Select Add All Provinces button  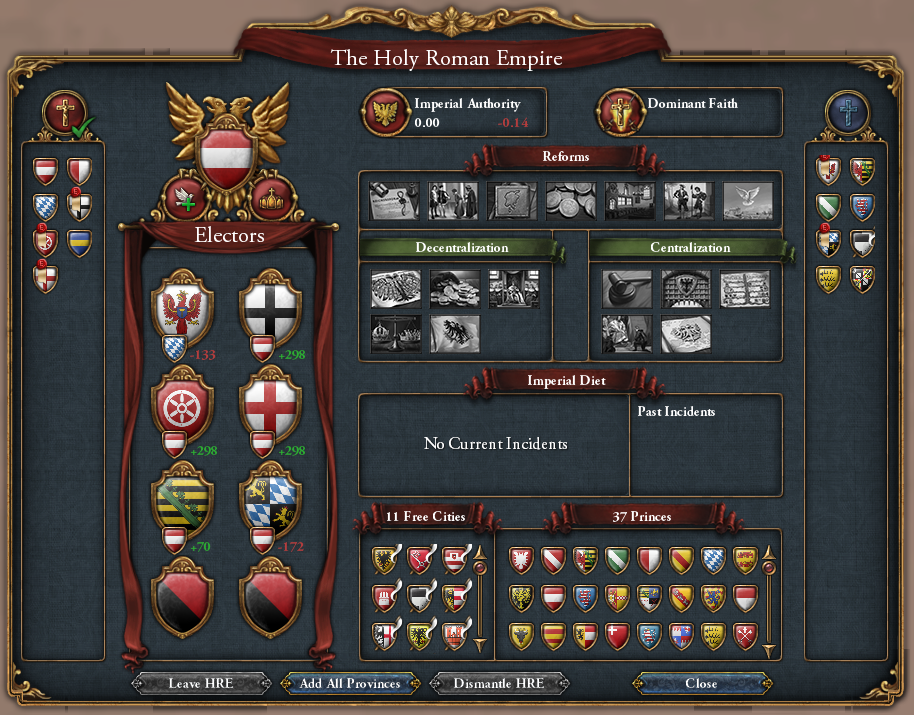[x=350, y=684]
